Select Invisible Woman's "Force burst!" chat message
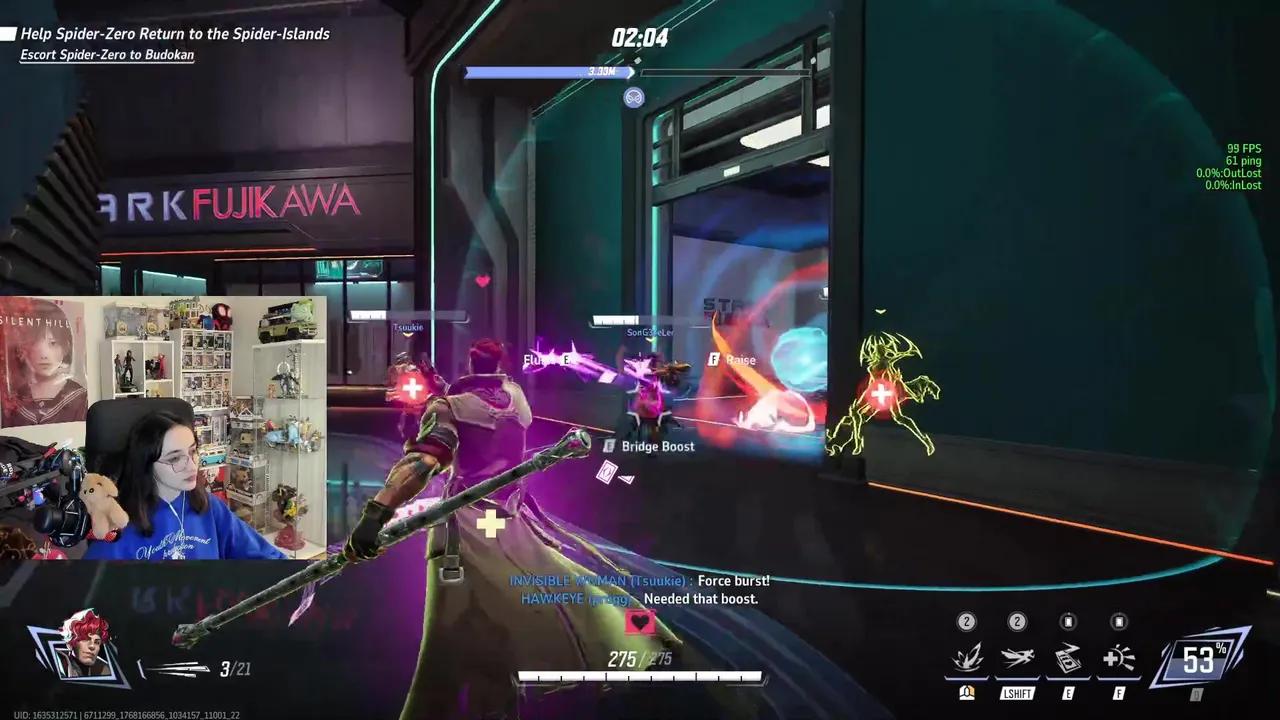Viewport: 1280px width, 720px height. 639,581
